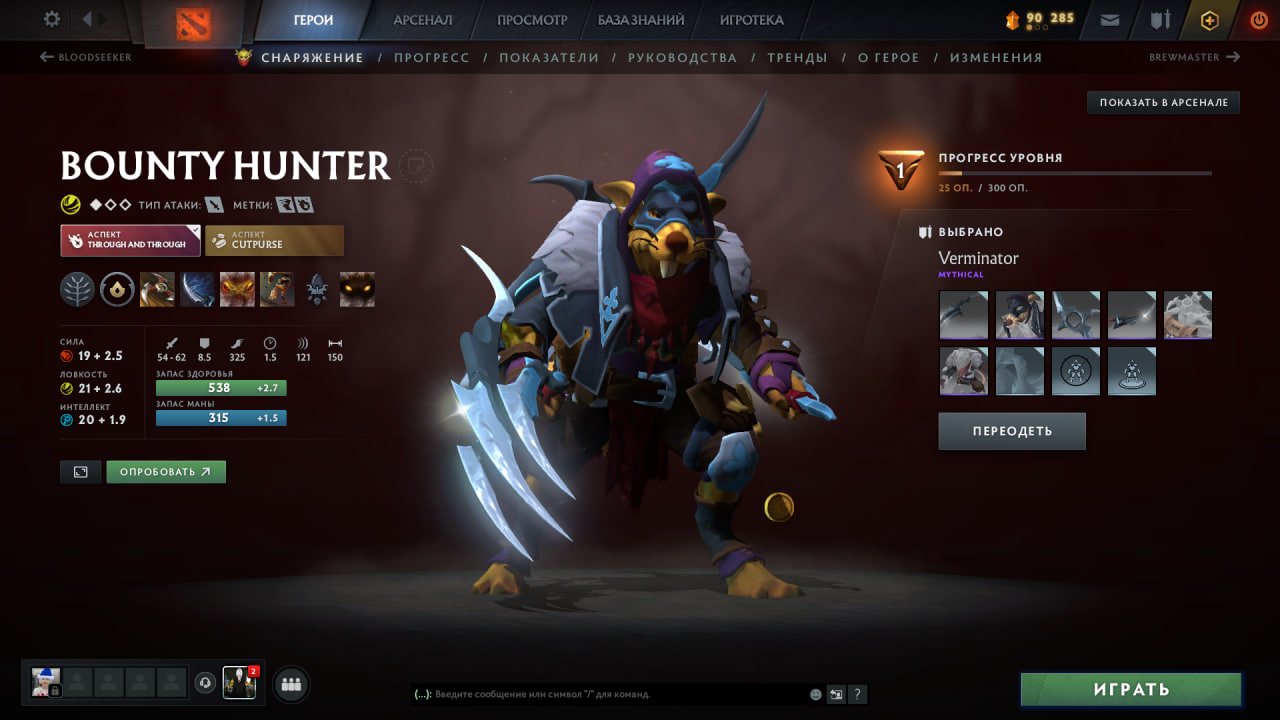The width and height of the screenshot is (1280, 720).
Task: Click the power button icon
Action: click(x=1259, y=19)
